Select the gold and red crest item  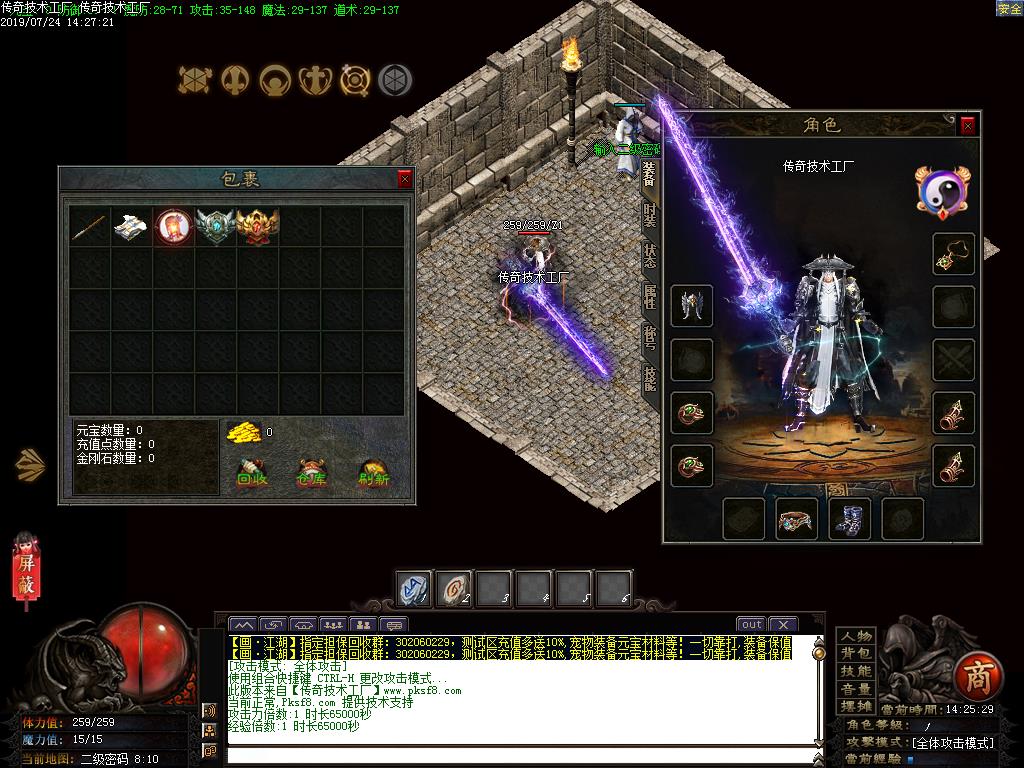[x=257, y=227]
